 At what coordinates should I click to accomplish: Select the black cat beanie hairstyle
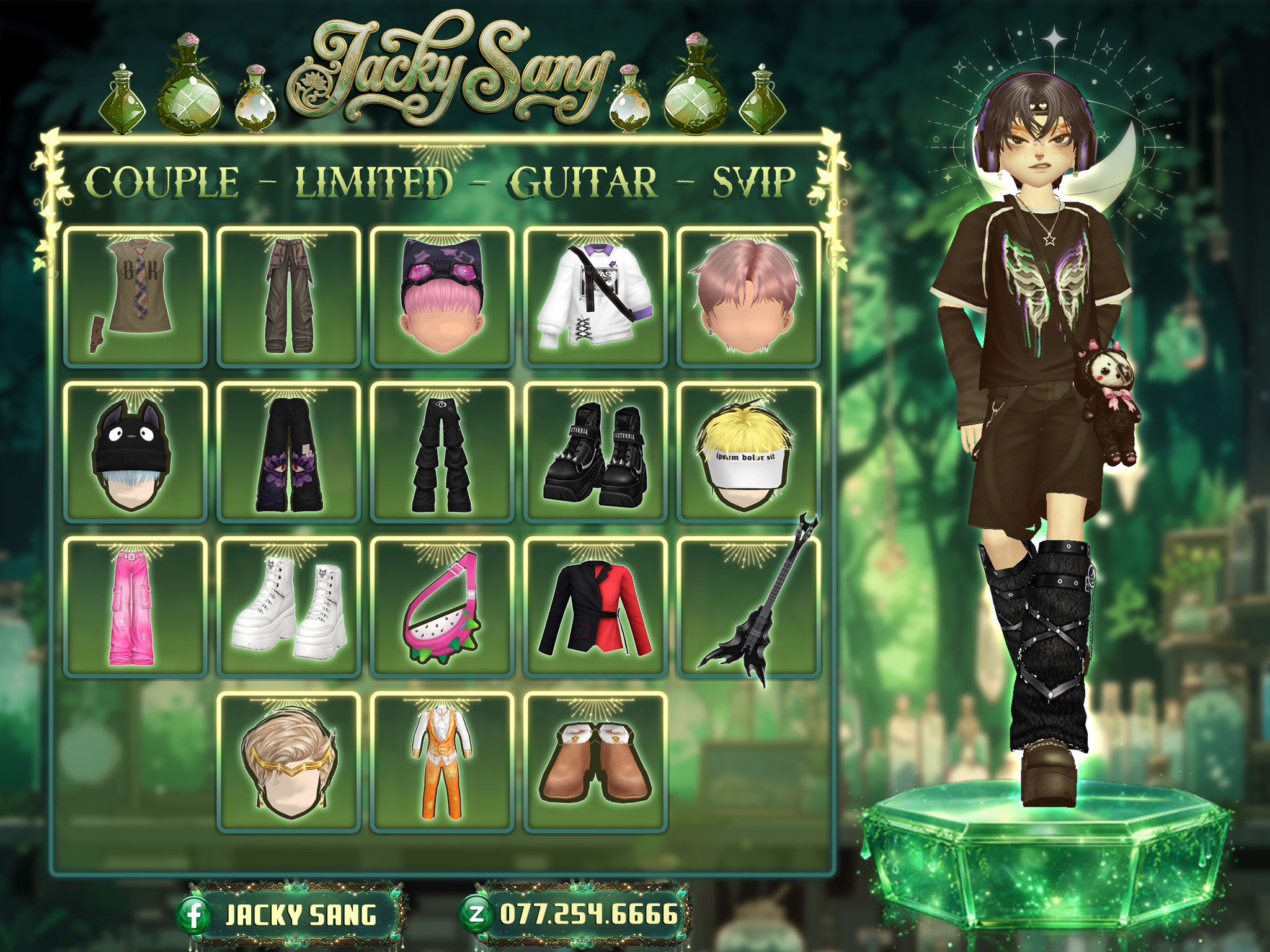[135, 452]
